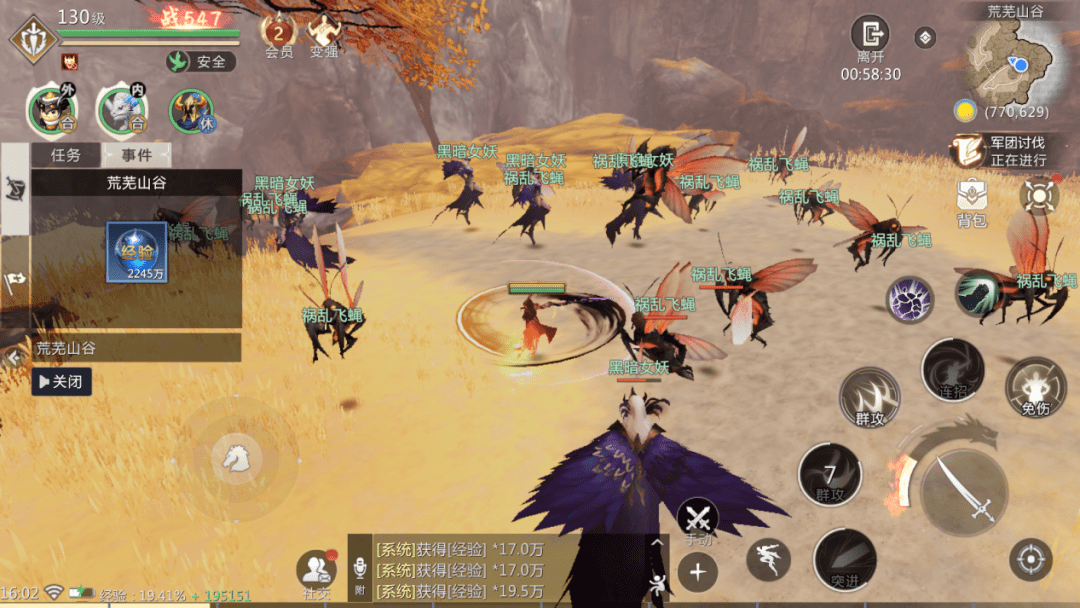1080x608 pixels.
Task: Tap the 安全 safe mode indicator
Action: coord(200,62)
